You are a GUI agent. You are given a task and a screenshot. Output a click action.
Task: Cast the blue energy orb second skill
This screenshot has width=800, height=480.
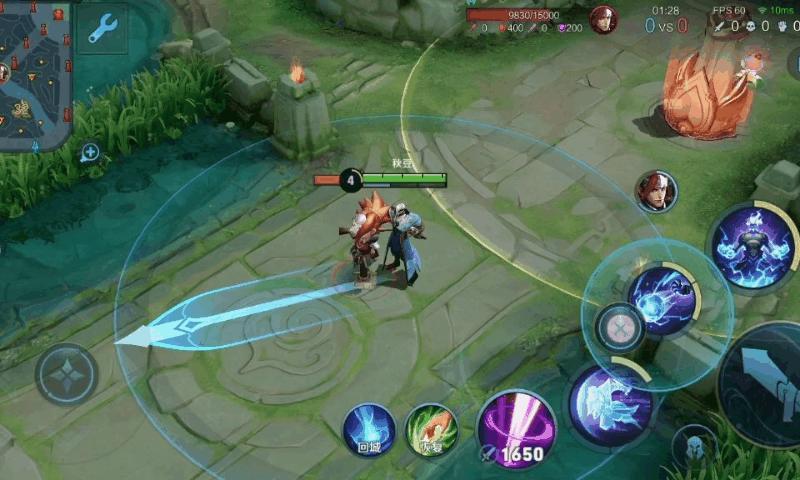[661, 300]
